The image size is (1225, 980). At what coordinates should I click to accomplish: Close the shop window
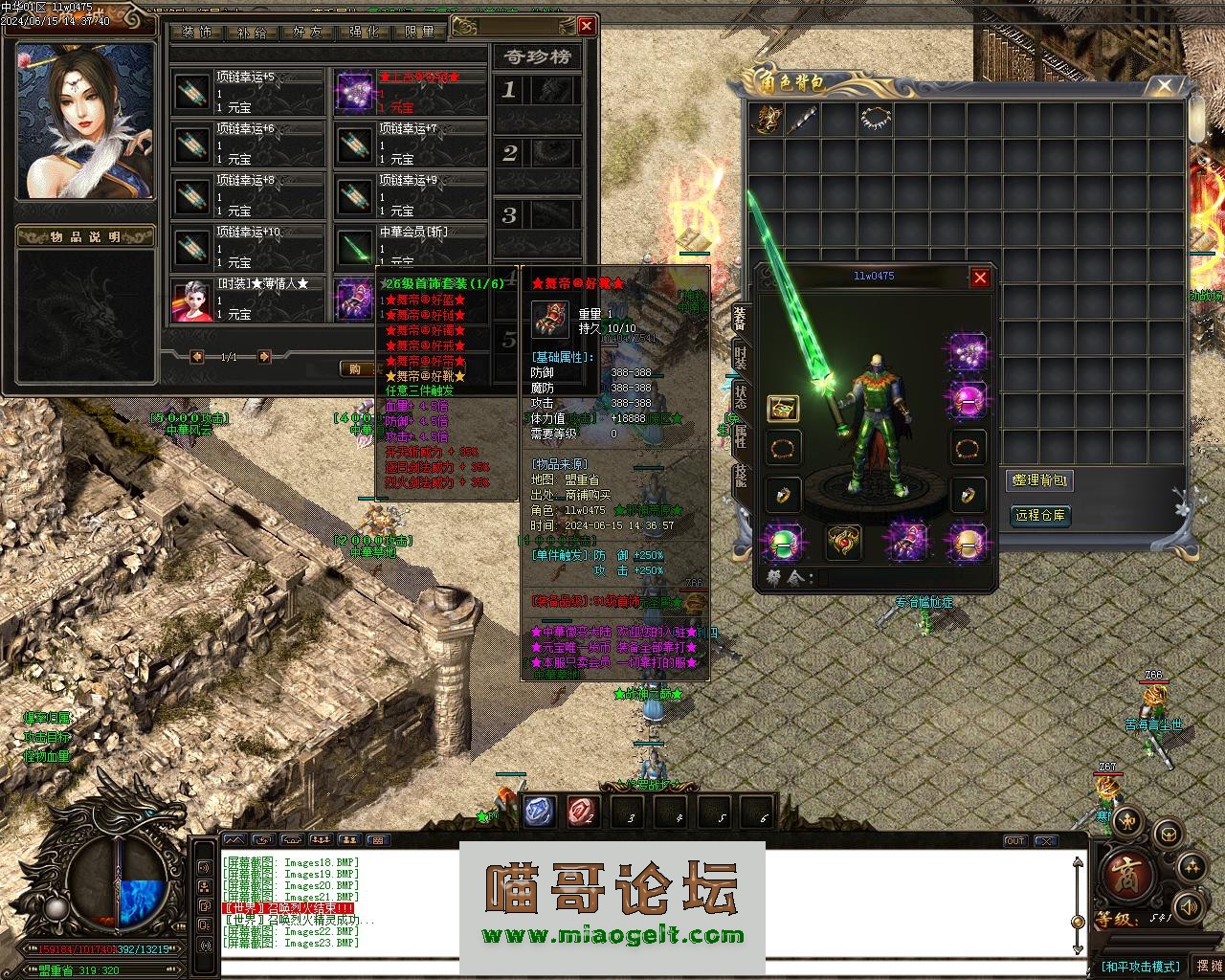[587, 25]
